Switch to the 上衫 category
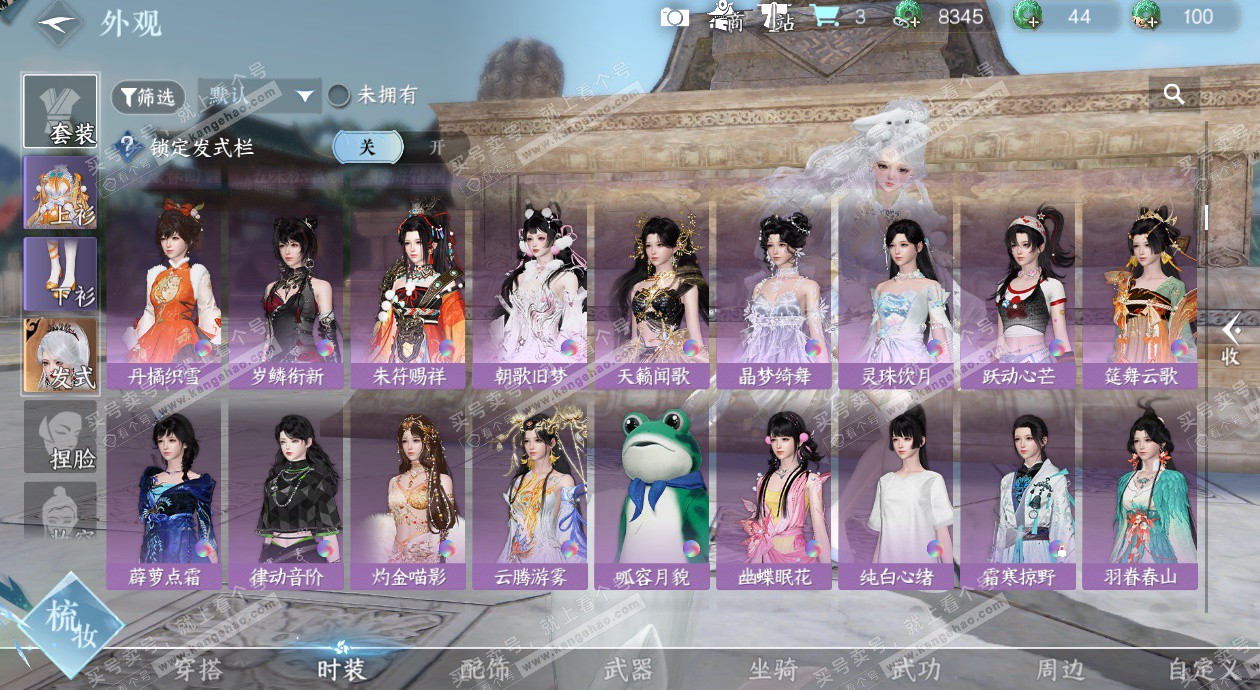1260x690 pixels. tap(61, 192)
